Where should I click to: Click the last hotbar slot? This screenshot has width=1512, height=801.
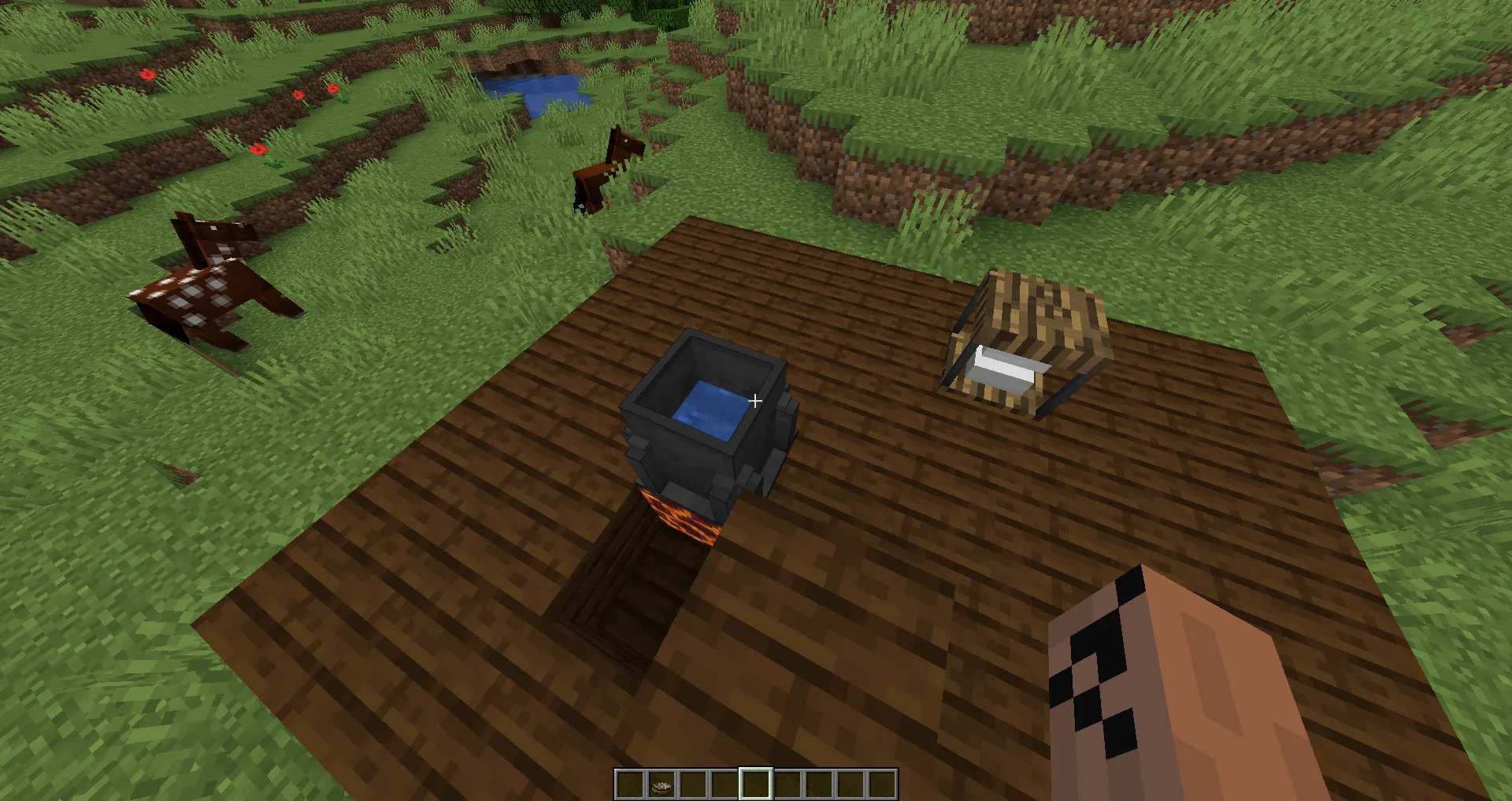tap(882, 784)
